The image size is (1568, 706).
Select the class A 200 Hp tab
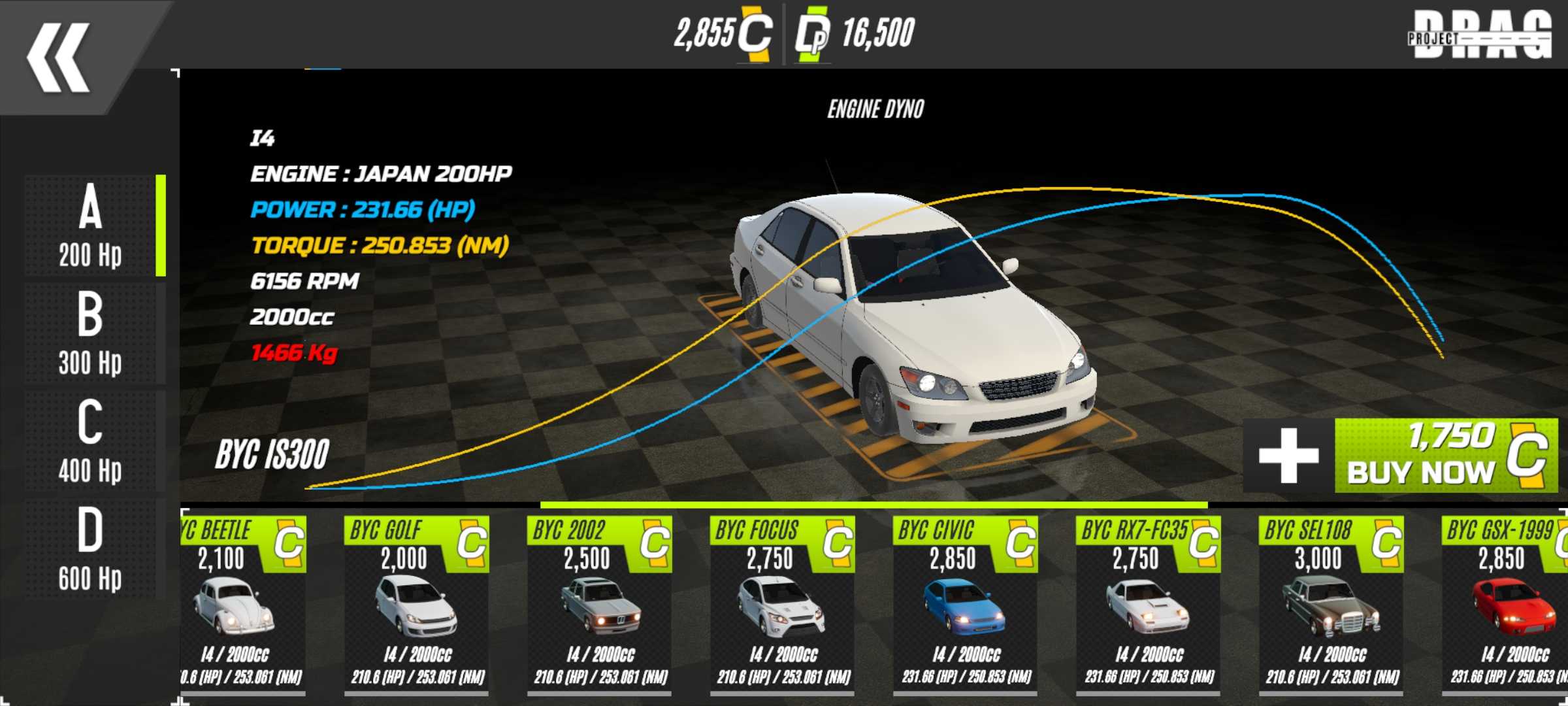pyautogui.click(x=90, y=226)
